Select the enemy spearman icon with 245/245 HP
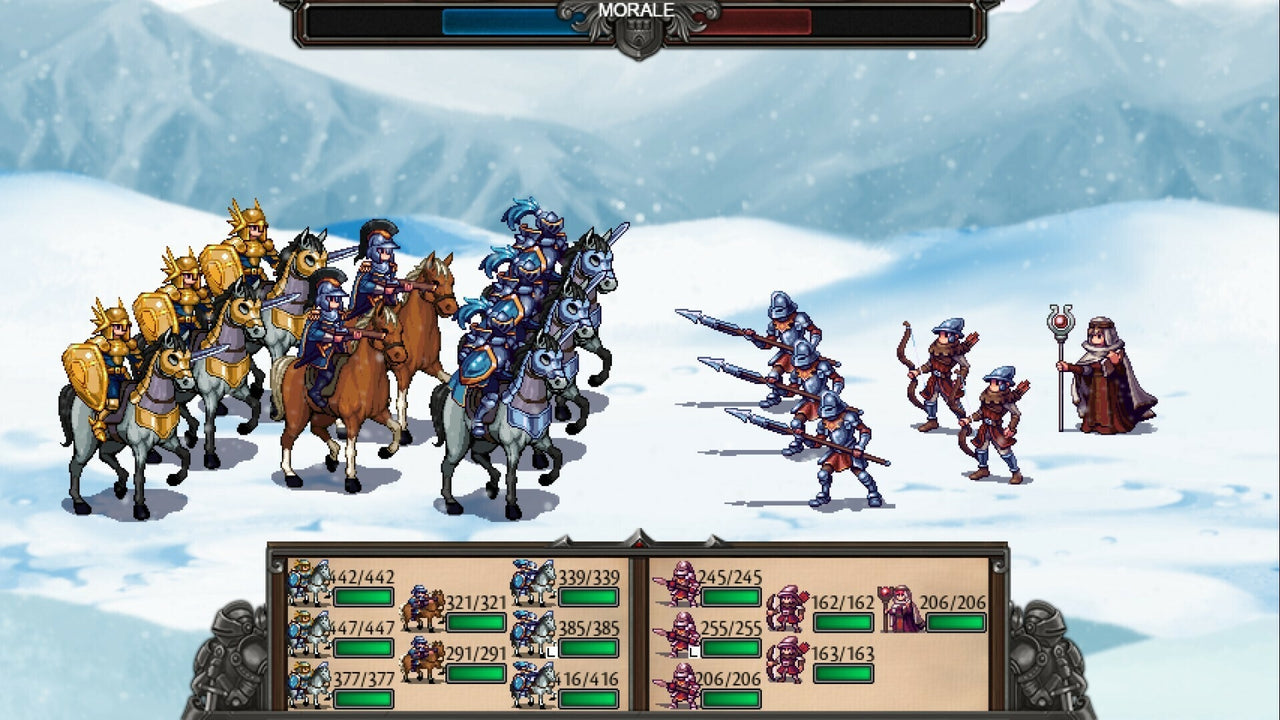The width and height of the screenshot is (1280, 720). click(681, 582)
